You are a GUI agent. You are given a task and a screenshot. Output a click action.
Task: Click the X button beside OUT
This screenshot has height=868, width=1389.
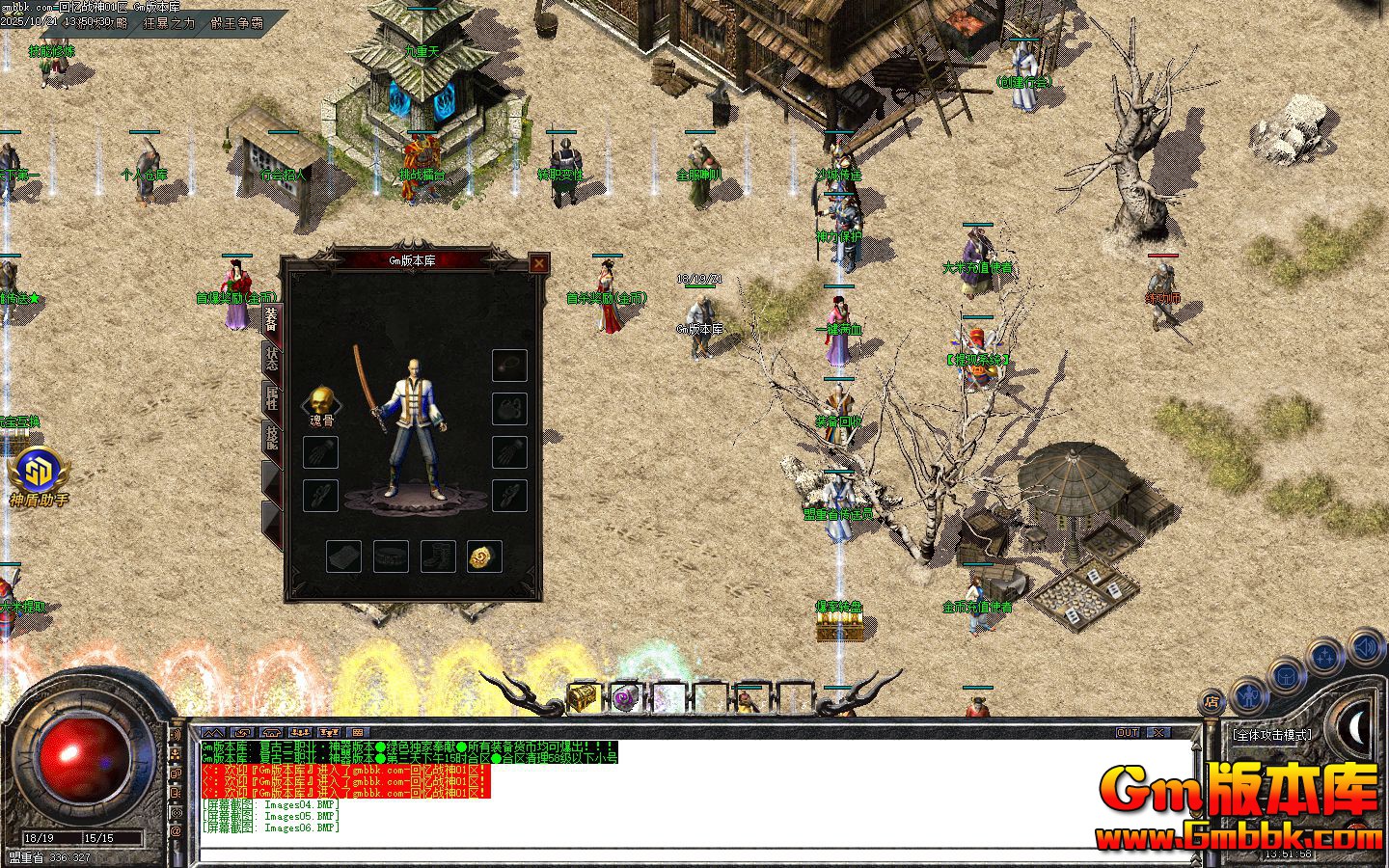1157,733
